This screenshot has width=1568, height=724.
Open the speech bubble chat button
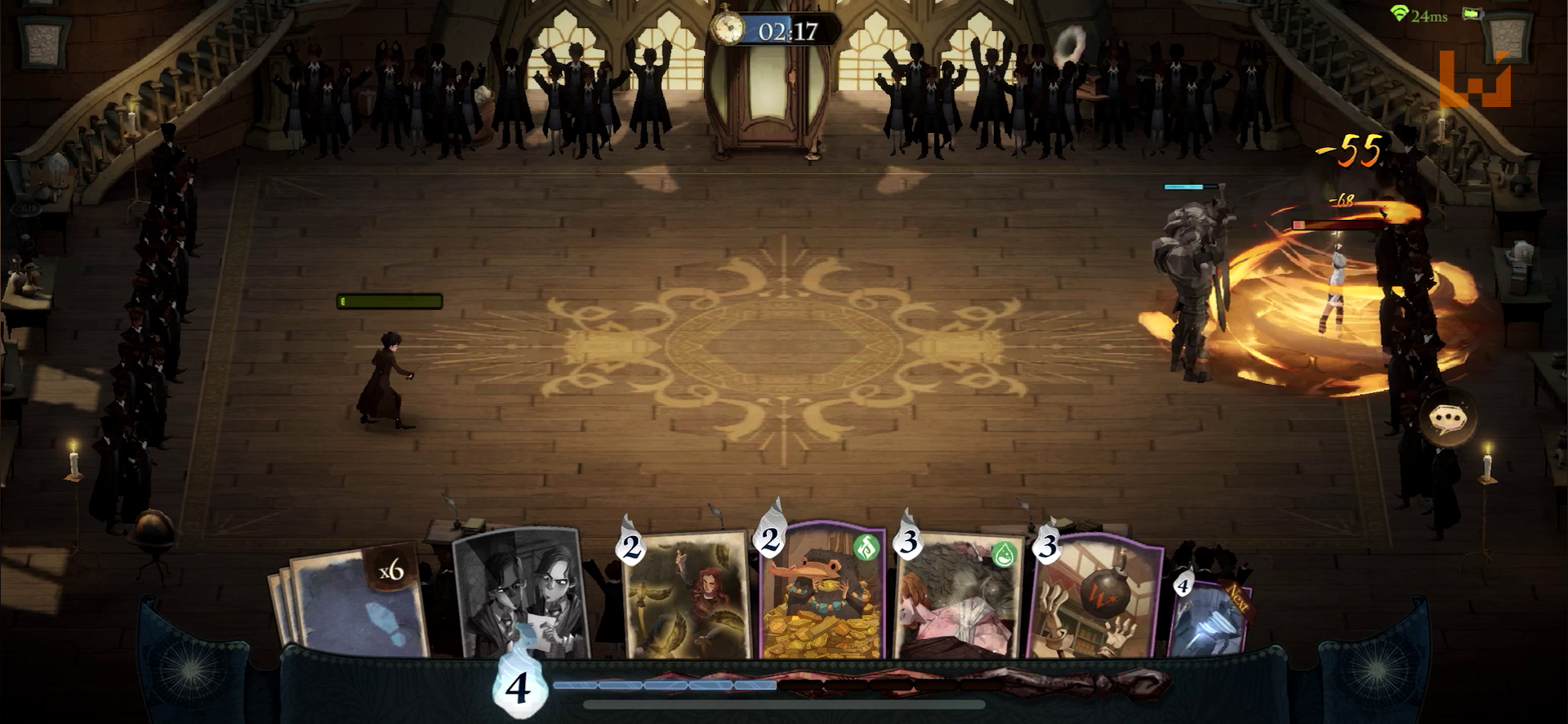1448,419
